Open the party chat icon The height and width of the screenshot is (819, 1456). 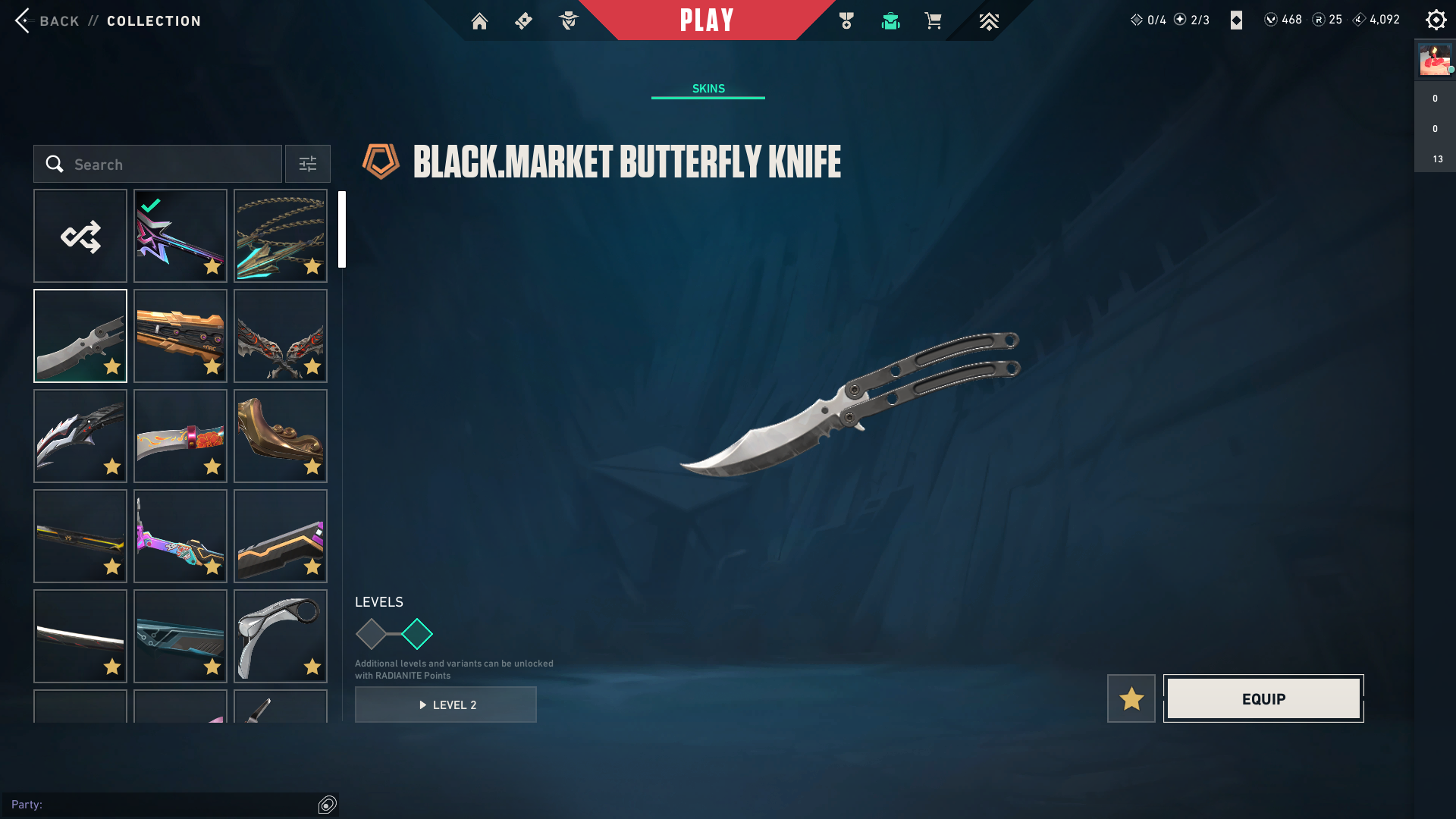click(x=328, y=805)
